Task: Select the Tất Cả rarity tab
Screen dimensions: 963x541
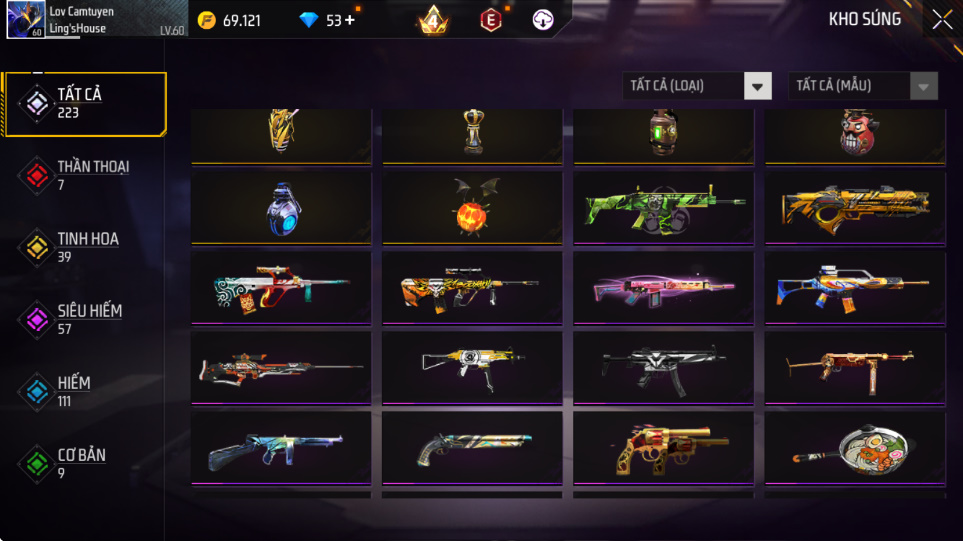Action: (x=84, y=103)
